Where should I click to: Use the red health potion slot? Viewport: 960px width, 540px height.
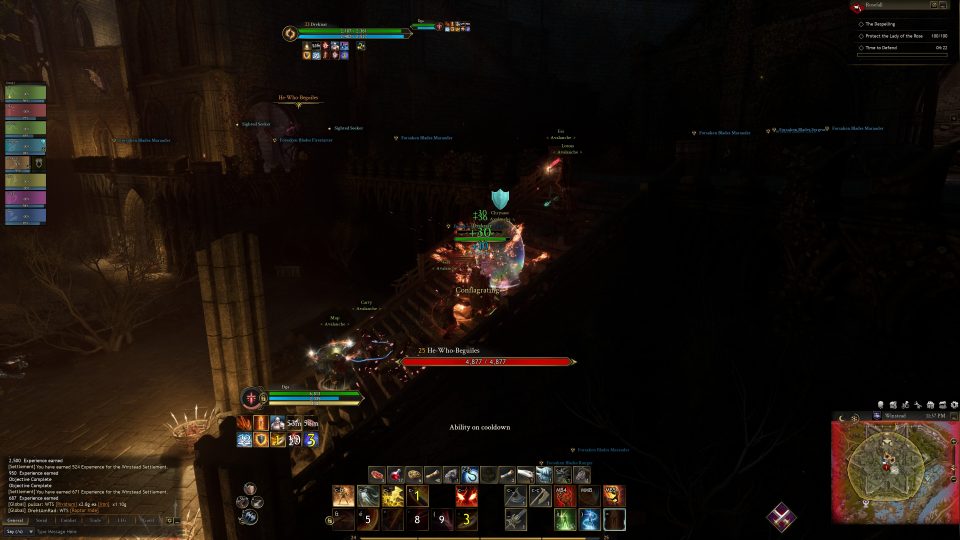coord(394,475)
